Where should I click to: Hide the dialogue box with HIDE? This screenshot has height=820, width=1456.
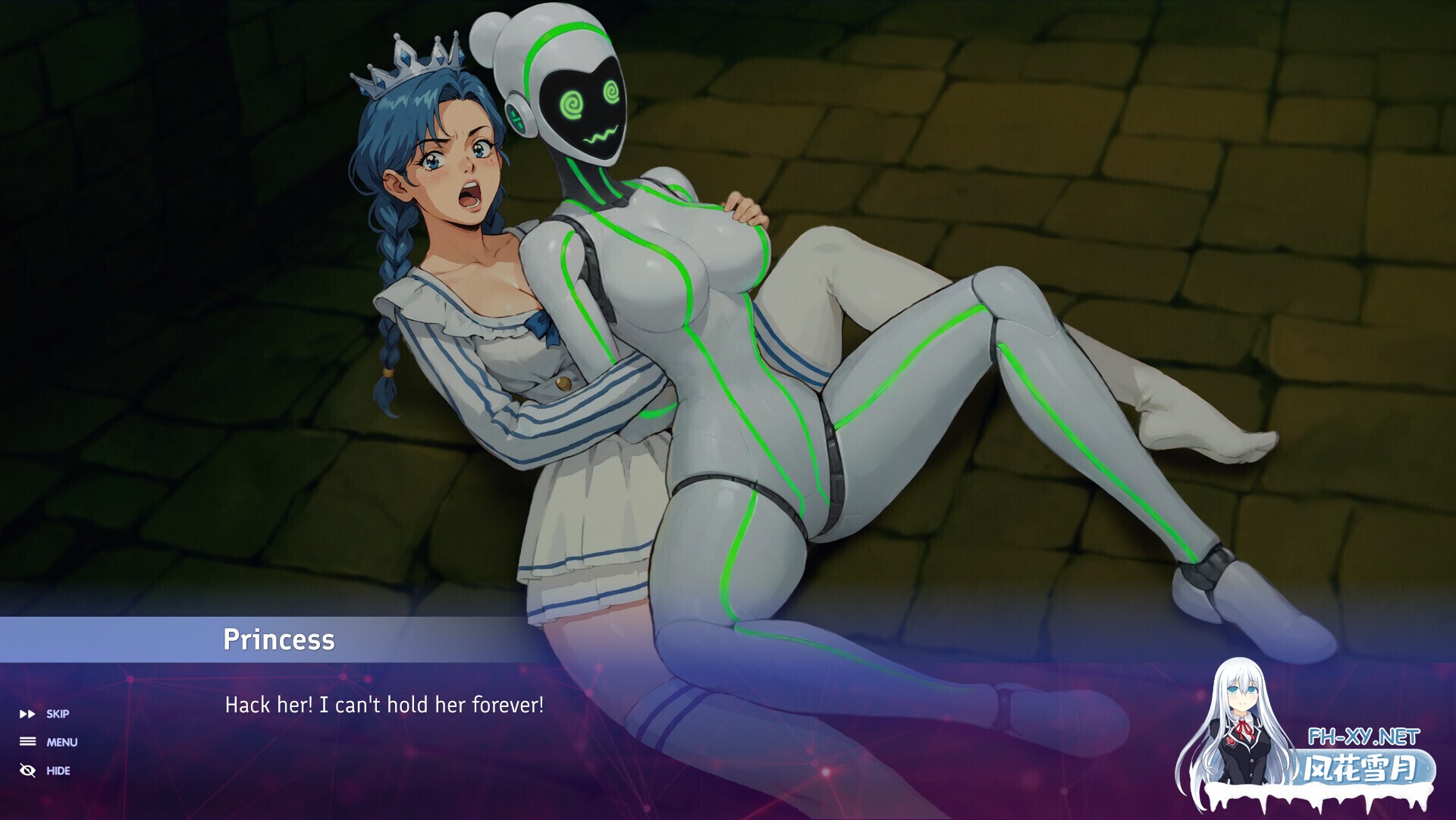click(45, 771)
